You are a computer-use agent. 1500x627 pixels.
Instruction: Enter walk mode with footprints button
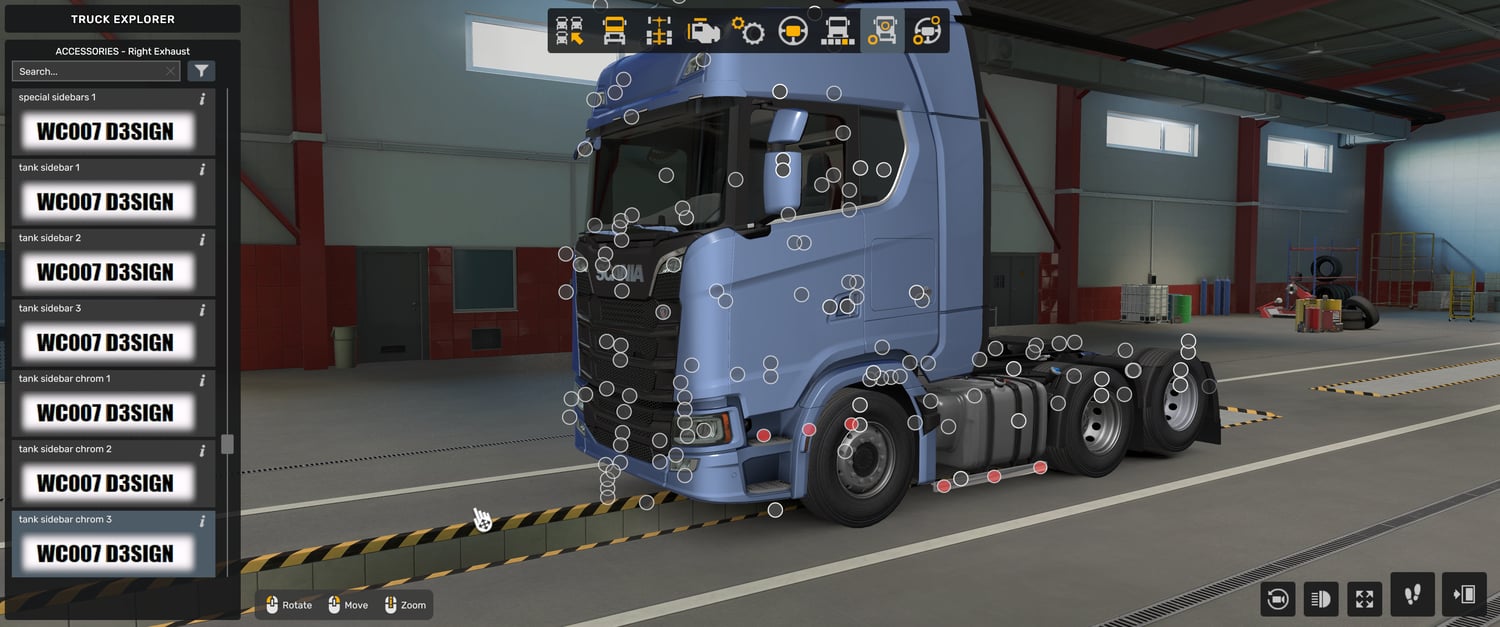coord(1412,595)
